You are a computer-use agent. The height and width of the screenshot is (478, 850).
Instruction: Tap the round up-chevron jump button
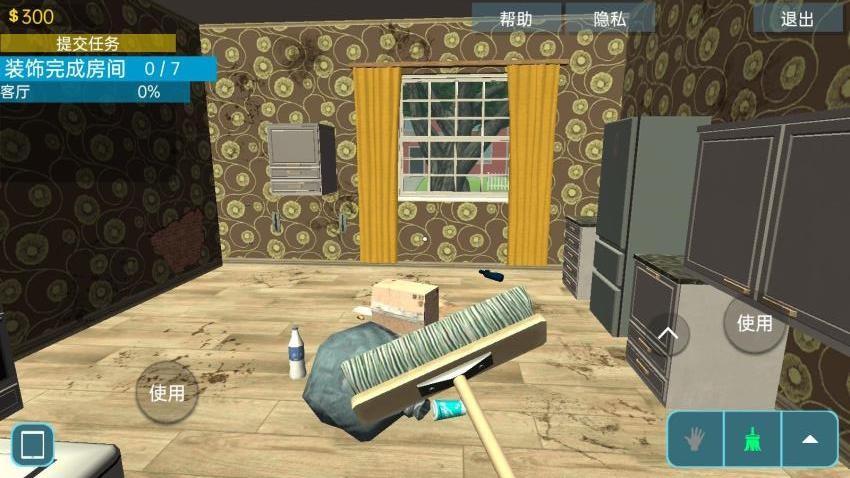pyautogui.click(x=669, y=334)
